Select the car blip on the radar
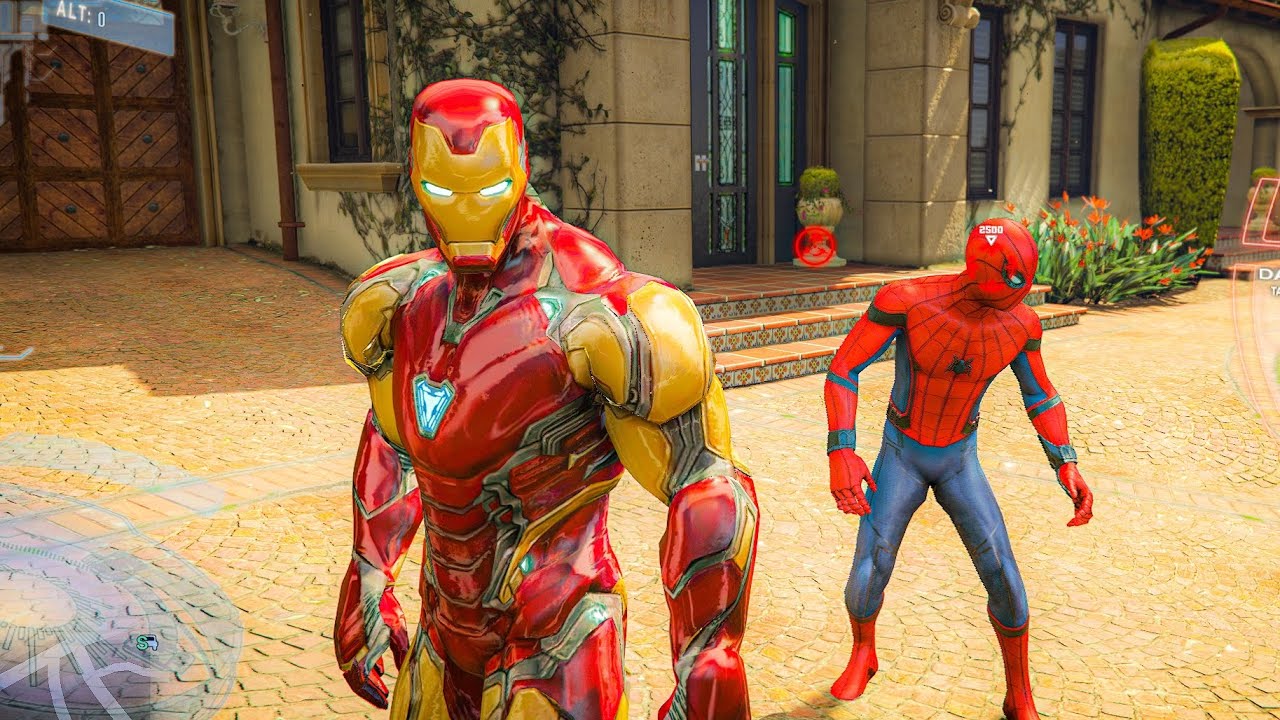This screenshot has width=1280, height=720. coord(148,643)
